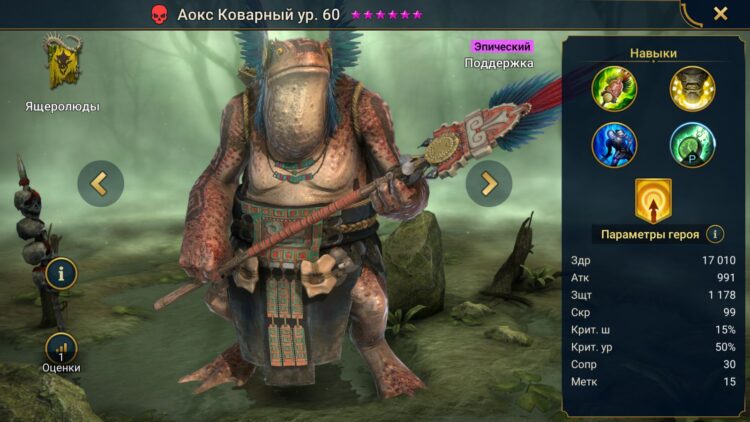Open the Оценки ratings button
The width and height of the screenshot is (750, 422).
point(61,350)
